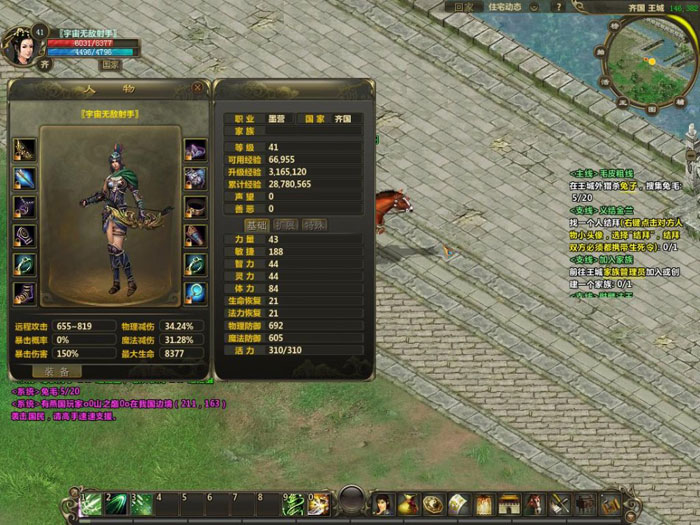
Task: Show the 特殊 stats tab
Action: click(x=314, y=225)
